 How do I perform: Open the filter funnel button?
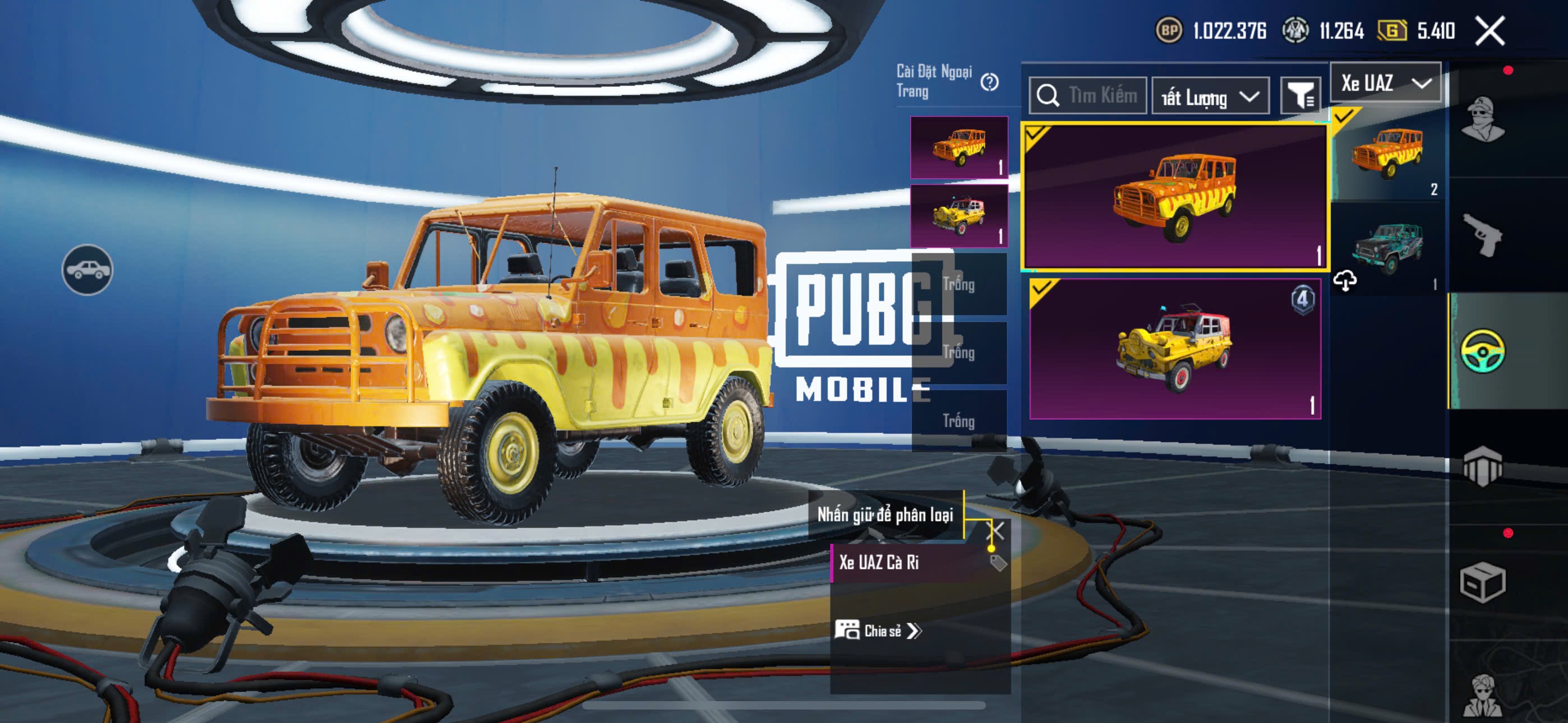click(1300, 95)
